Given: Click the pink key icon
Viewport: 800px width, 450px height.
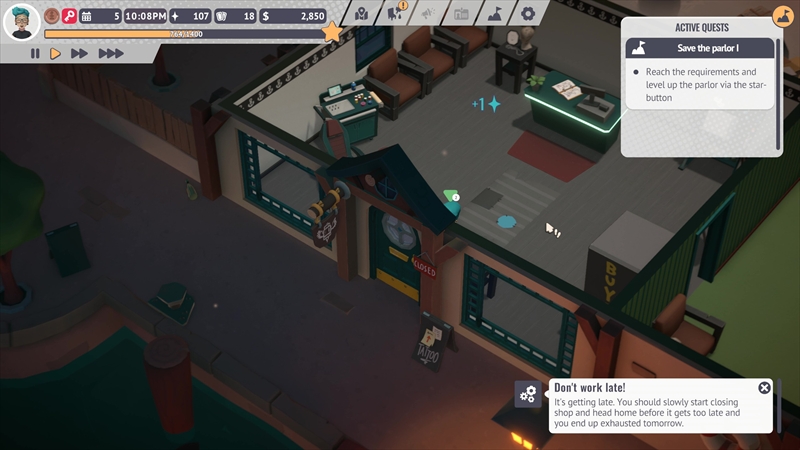Looking at the screenshot, I should [x=70, y=16].
